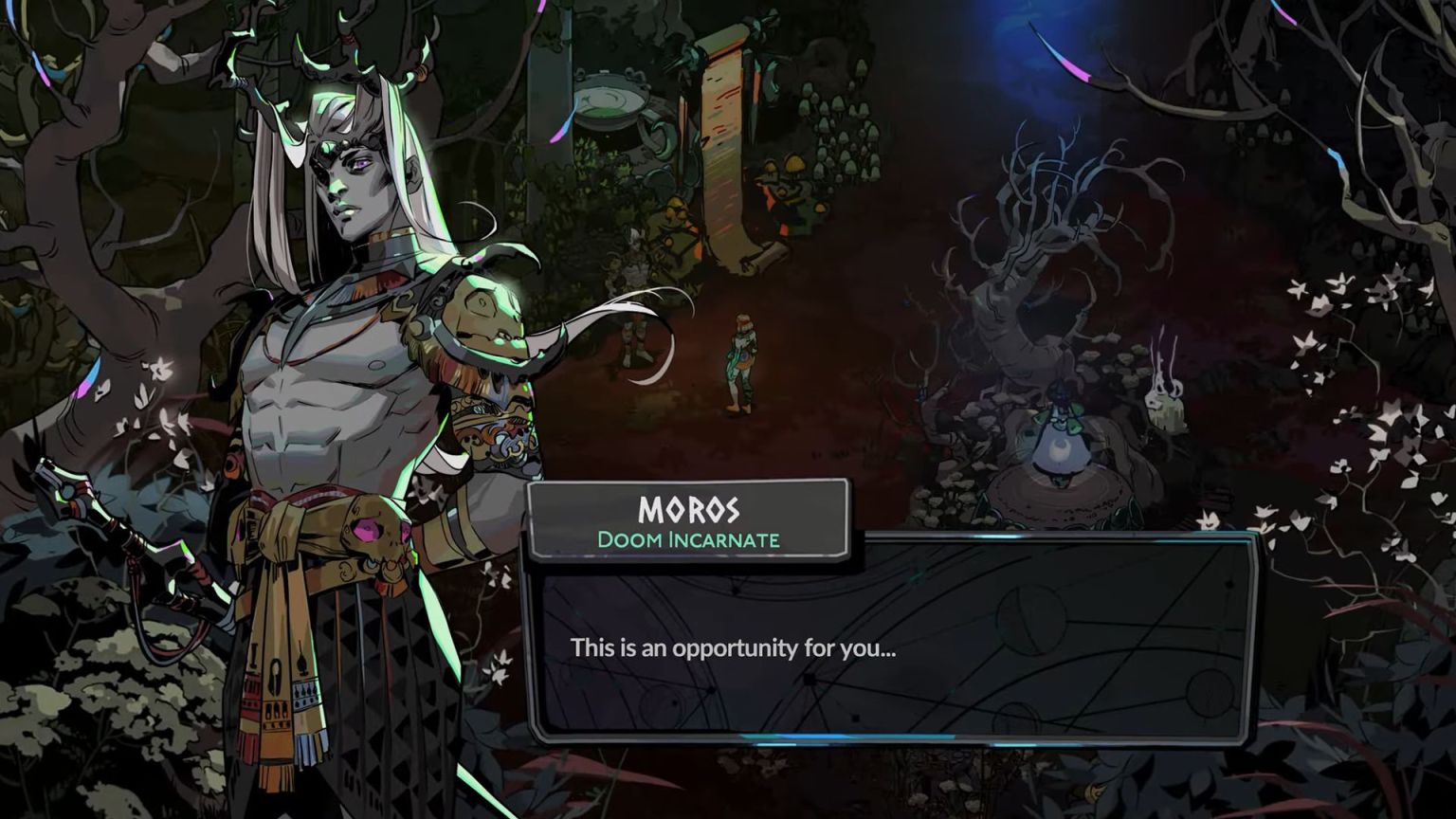Click the MOROS nameplate

click(x=687, y=512)
